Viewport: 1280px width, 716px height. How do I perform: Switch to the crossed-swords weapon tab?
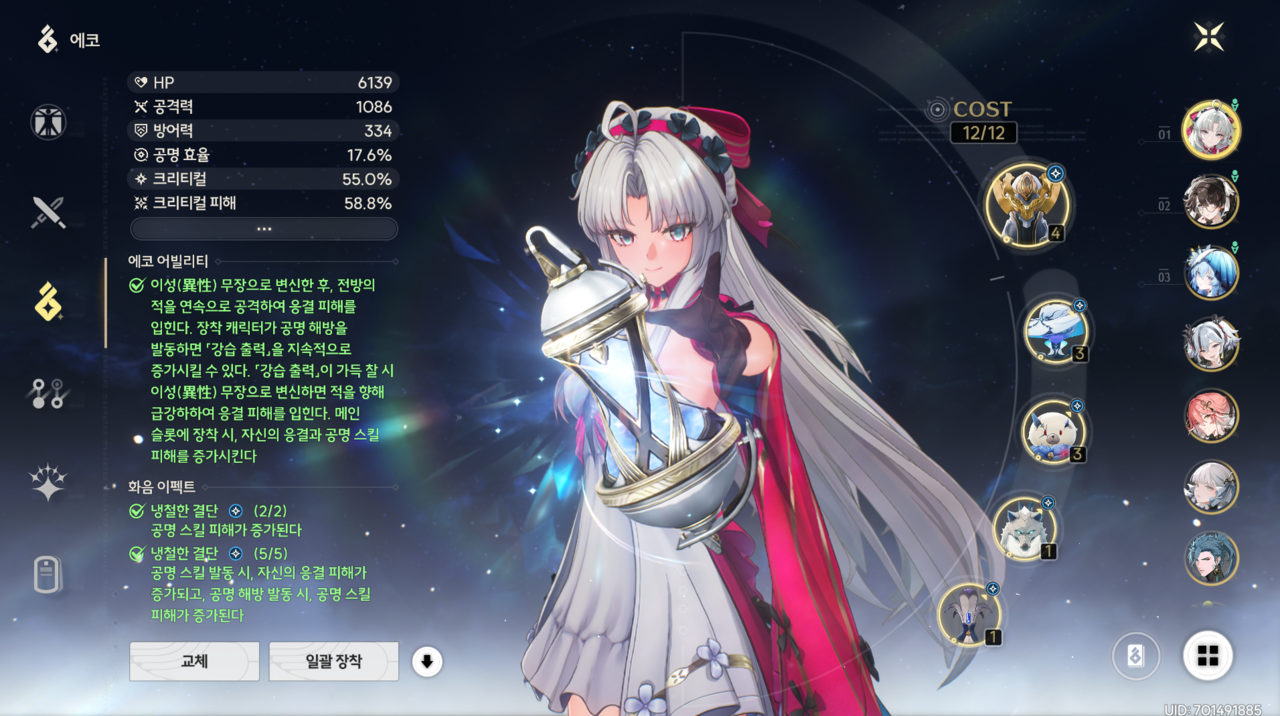48,212
